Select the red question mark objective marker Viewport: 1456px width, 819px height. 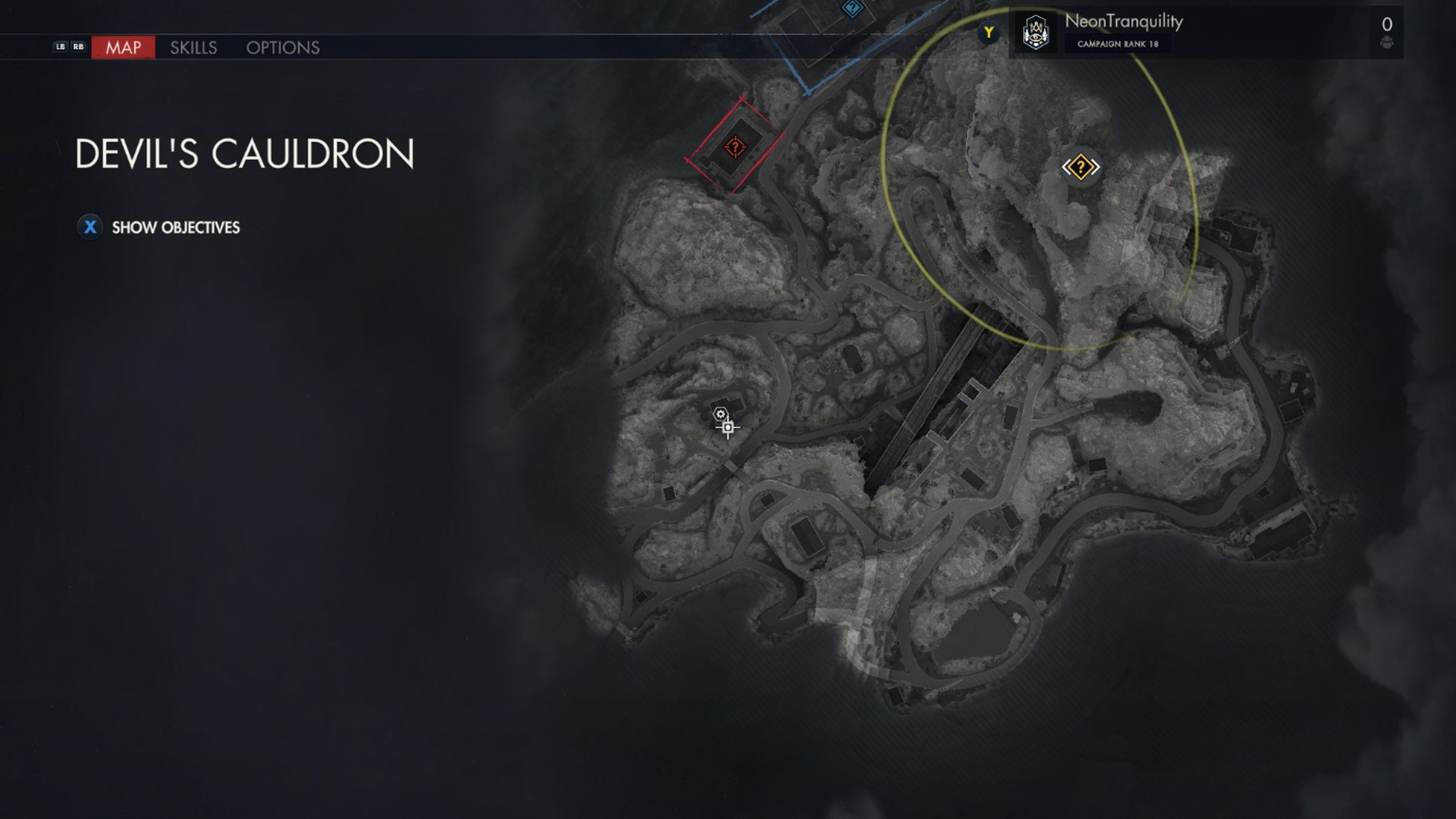coord(734,146)
